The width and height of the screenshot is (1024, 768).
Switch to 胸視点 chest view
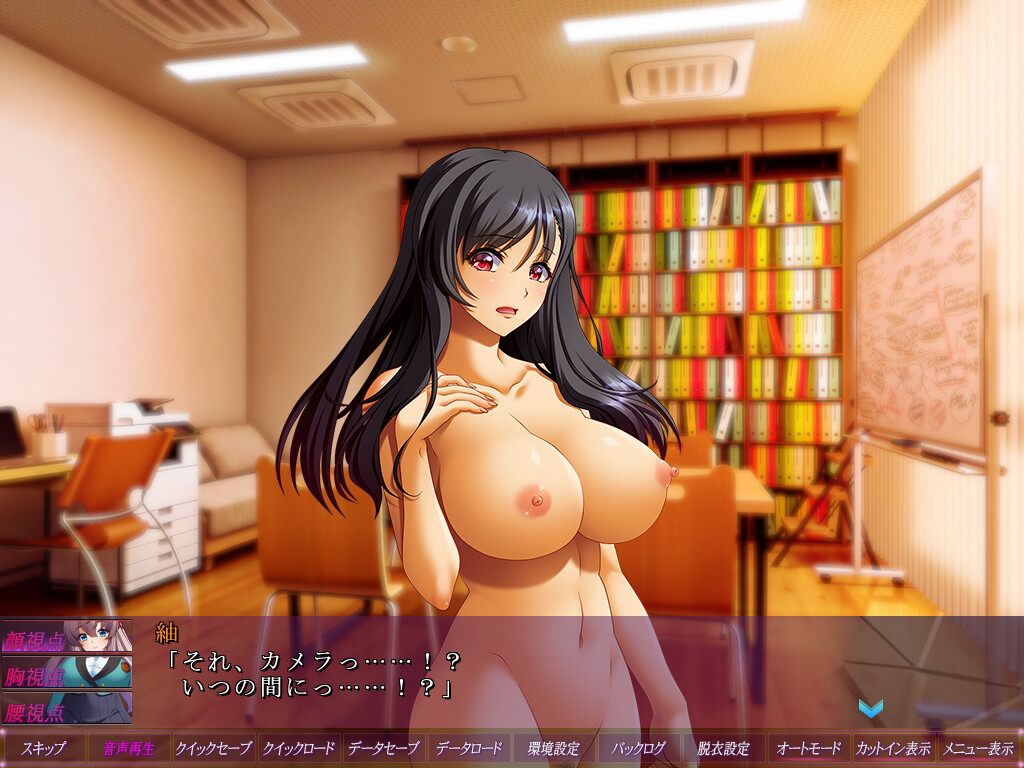tap(66, 673)
